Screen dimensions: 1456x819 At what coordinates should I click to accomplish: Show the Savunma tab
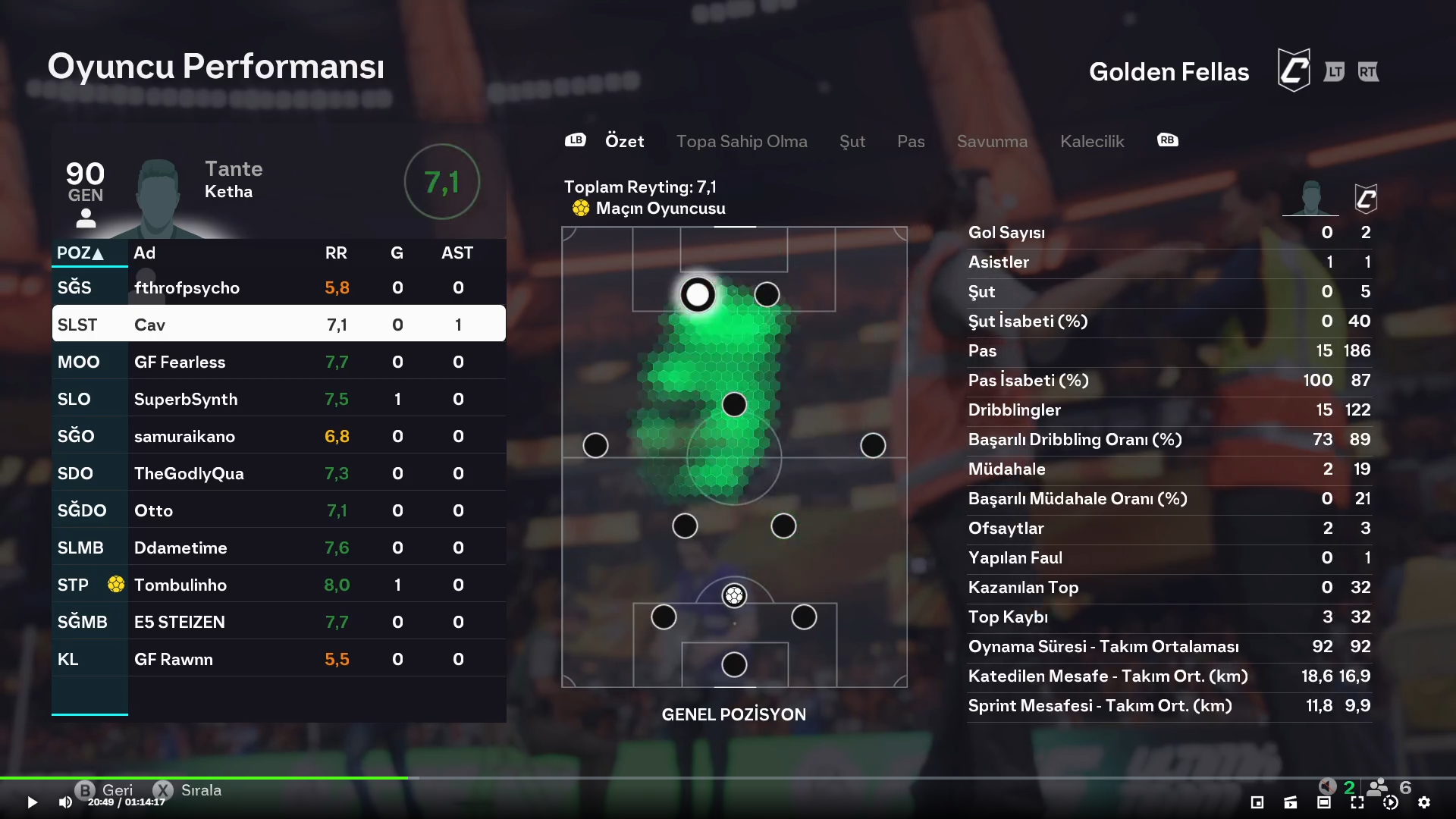click(992, 141)
